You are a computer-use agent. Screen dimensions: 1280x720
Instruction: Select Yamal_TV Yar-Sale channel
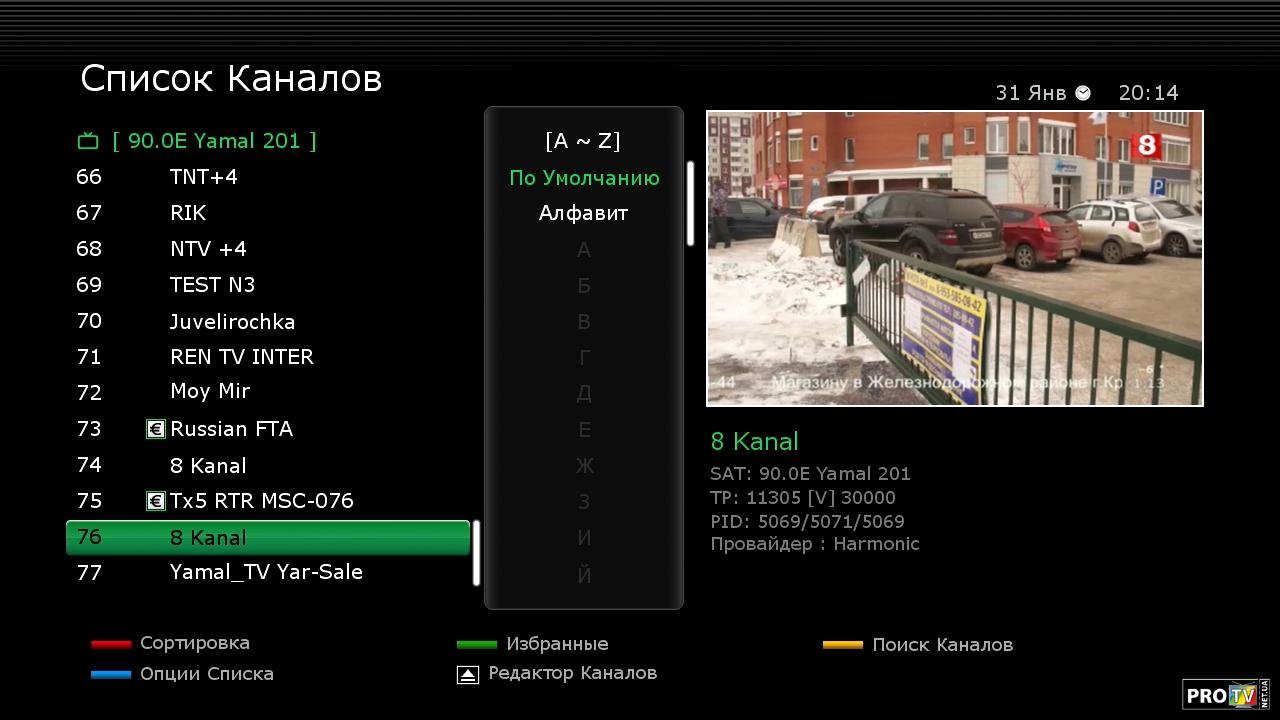click(266, 572)
